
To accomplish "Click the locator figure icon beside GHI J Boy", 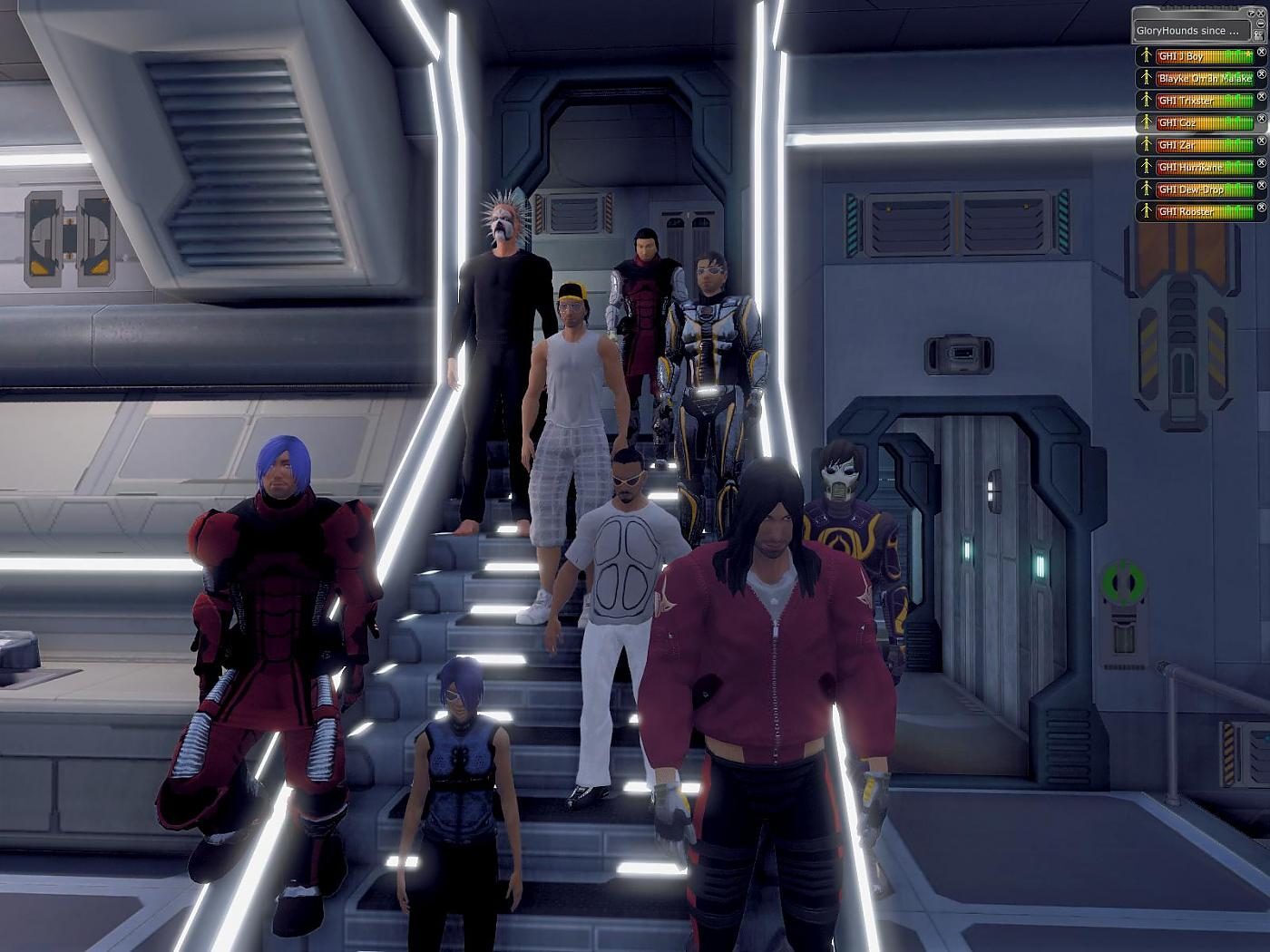I will 1147,55.
